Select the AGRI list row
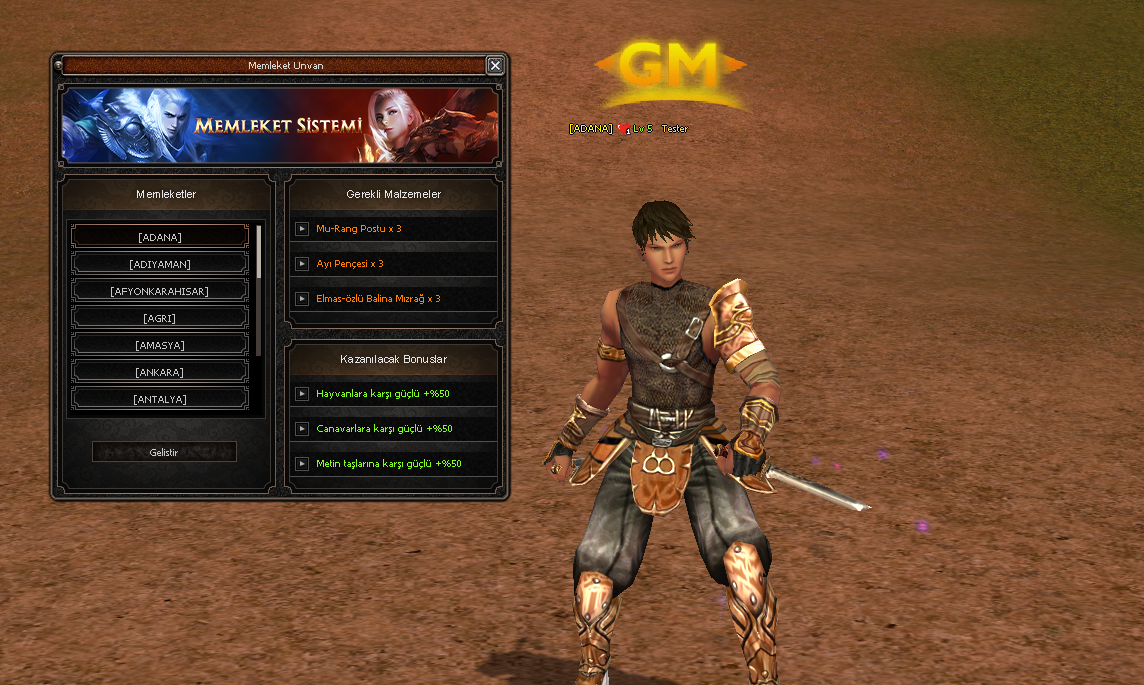Screen dimensions: 1144x685 point(160,318)
